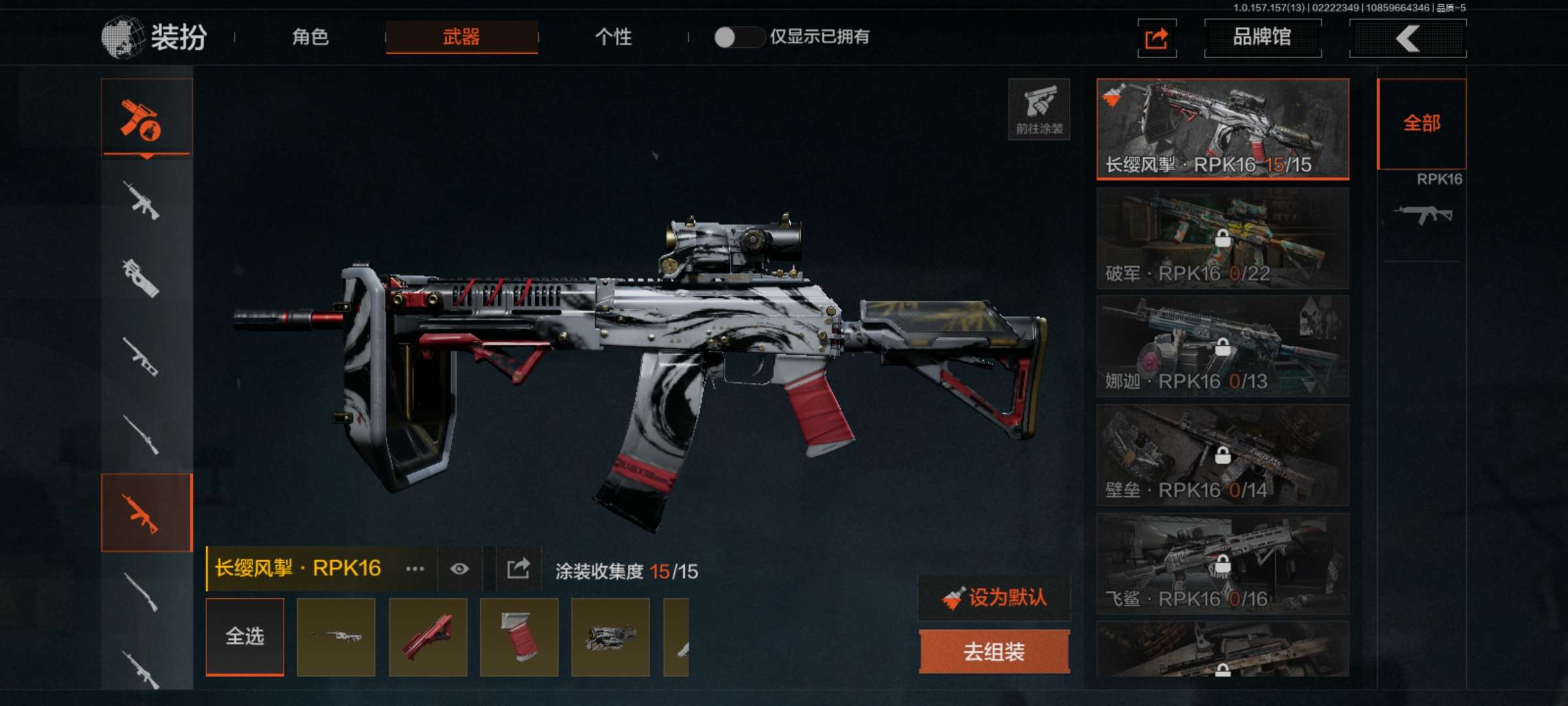Select the 飞鲨·RPK16 skin

coord(1222,563)
